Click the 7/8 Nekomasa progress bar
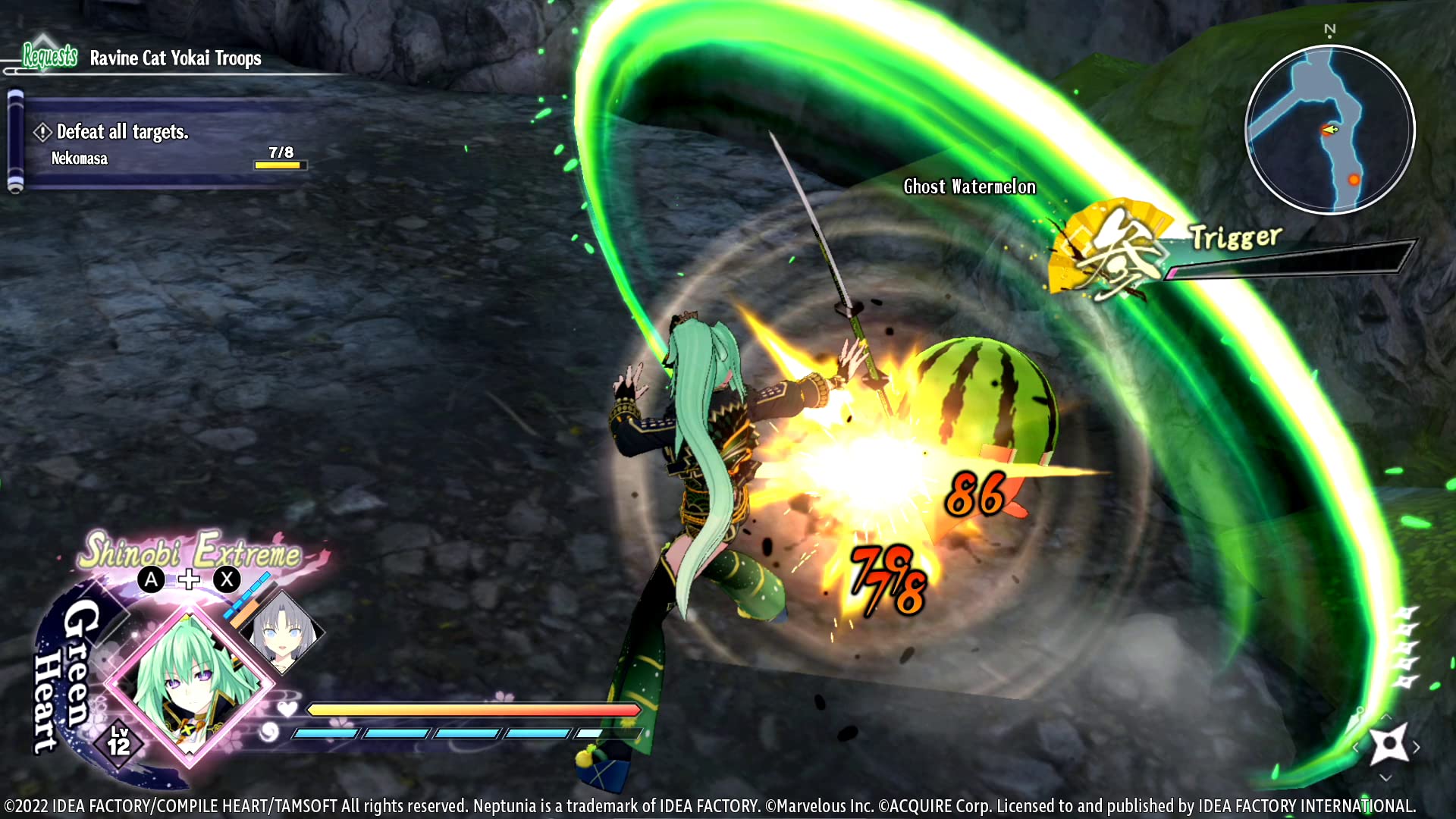The height and width of the screenshot is (819, 1456). [279, 164]
